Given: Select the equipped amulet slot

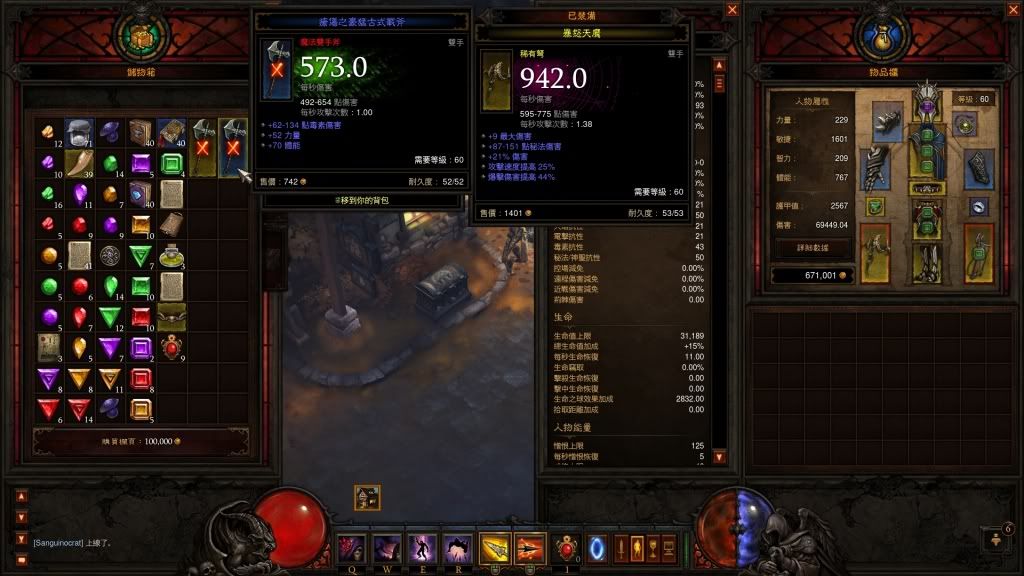Looking at the screenshot, I should 964,124.
